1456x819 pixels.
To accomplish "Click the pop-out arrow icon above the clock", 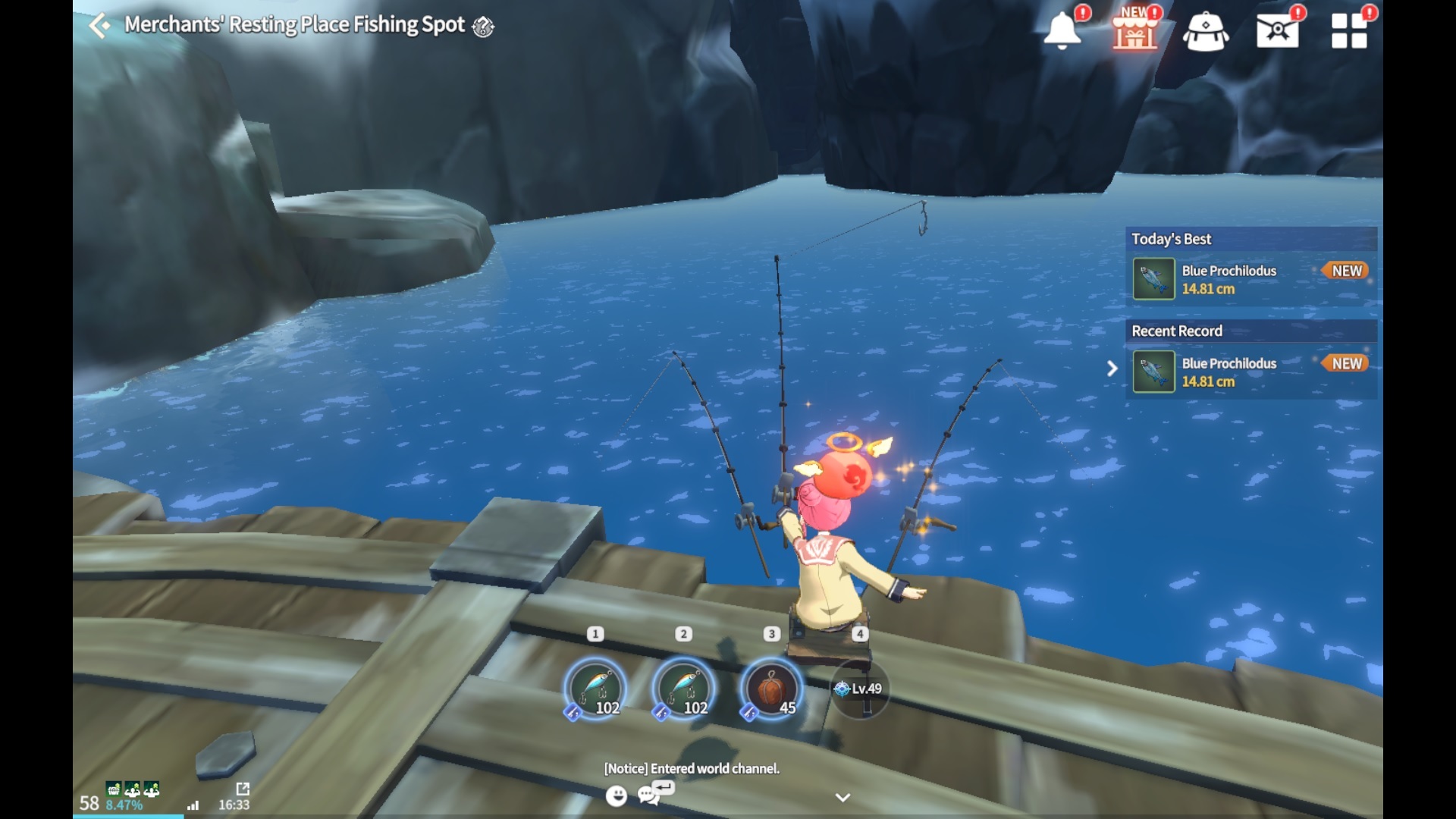I will (x=243, y=789).
